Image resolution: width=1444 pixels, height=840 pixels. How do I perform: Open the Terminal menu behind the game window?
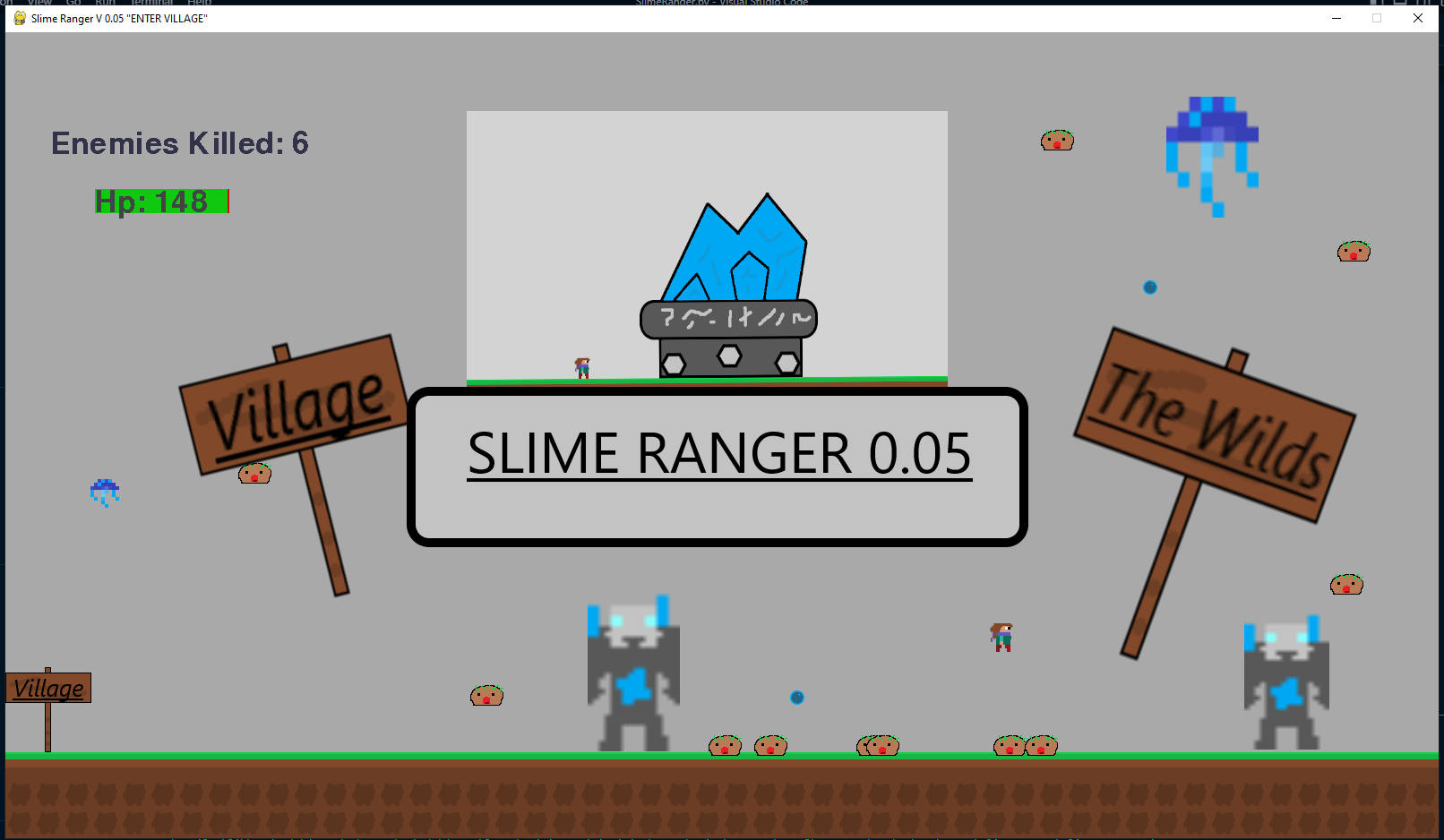[150, 3]
